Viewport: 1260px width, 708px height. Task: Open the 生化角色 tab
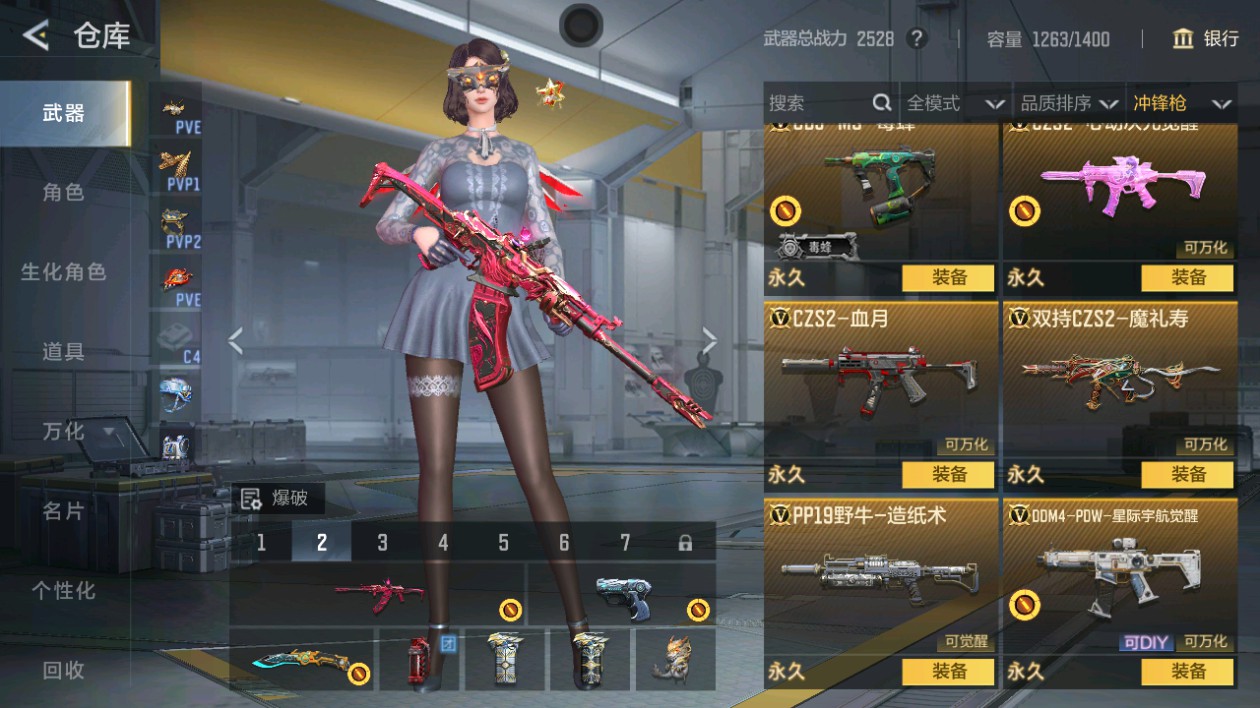point(64,272)
